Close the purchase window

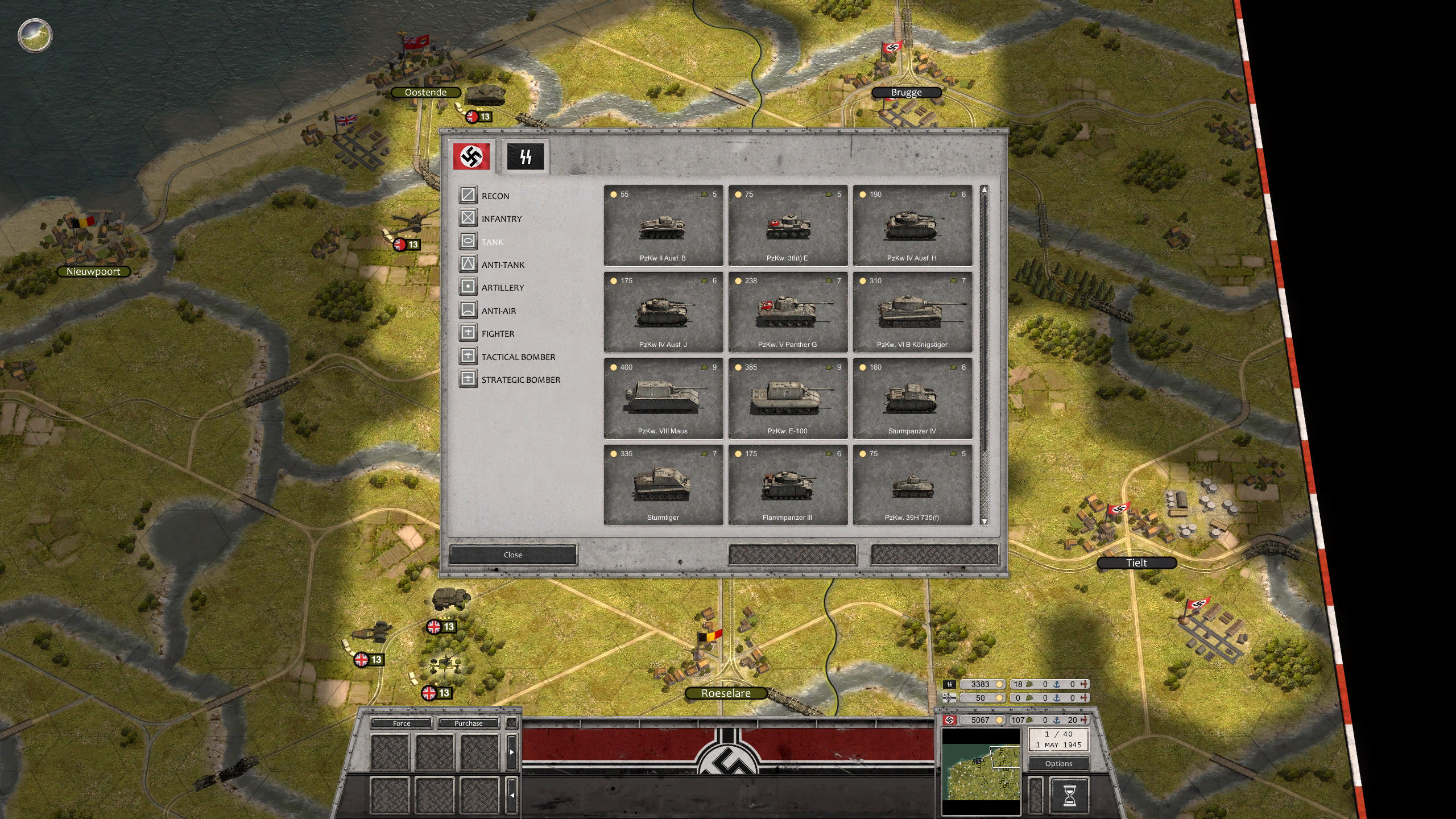tap(513, 555)
